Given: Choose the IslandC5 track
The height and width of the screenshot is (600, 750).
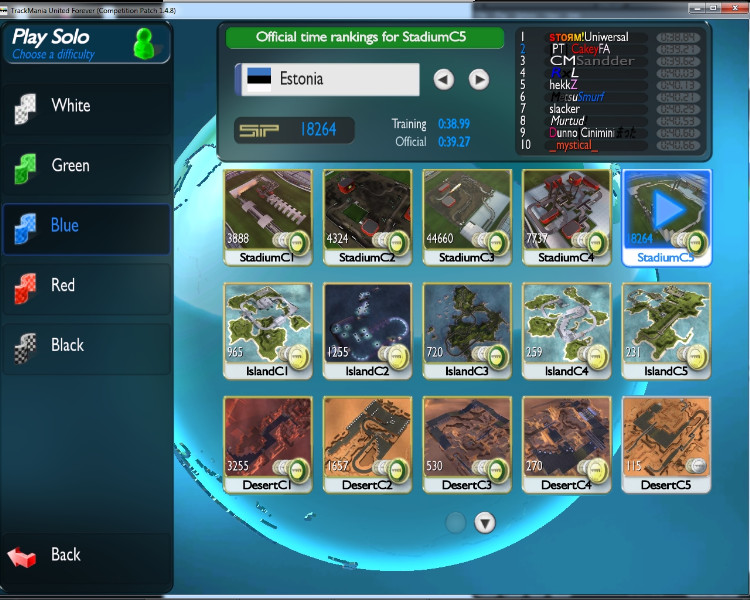Looking at the screenshot, I should tap(666, 328).
